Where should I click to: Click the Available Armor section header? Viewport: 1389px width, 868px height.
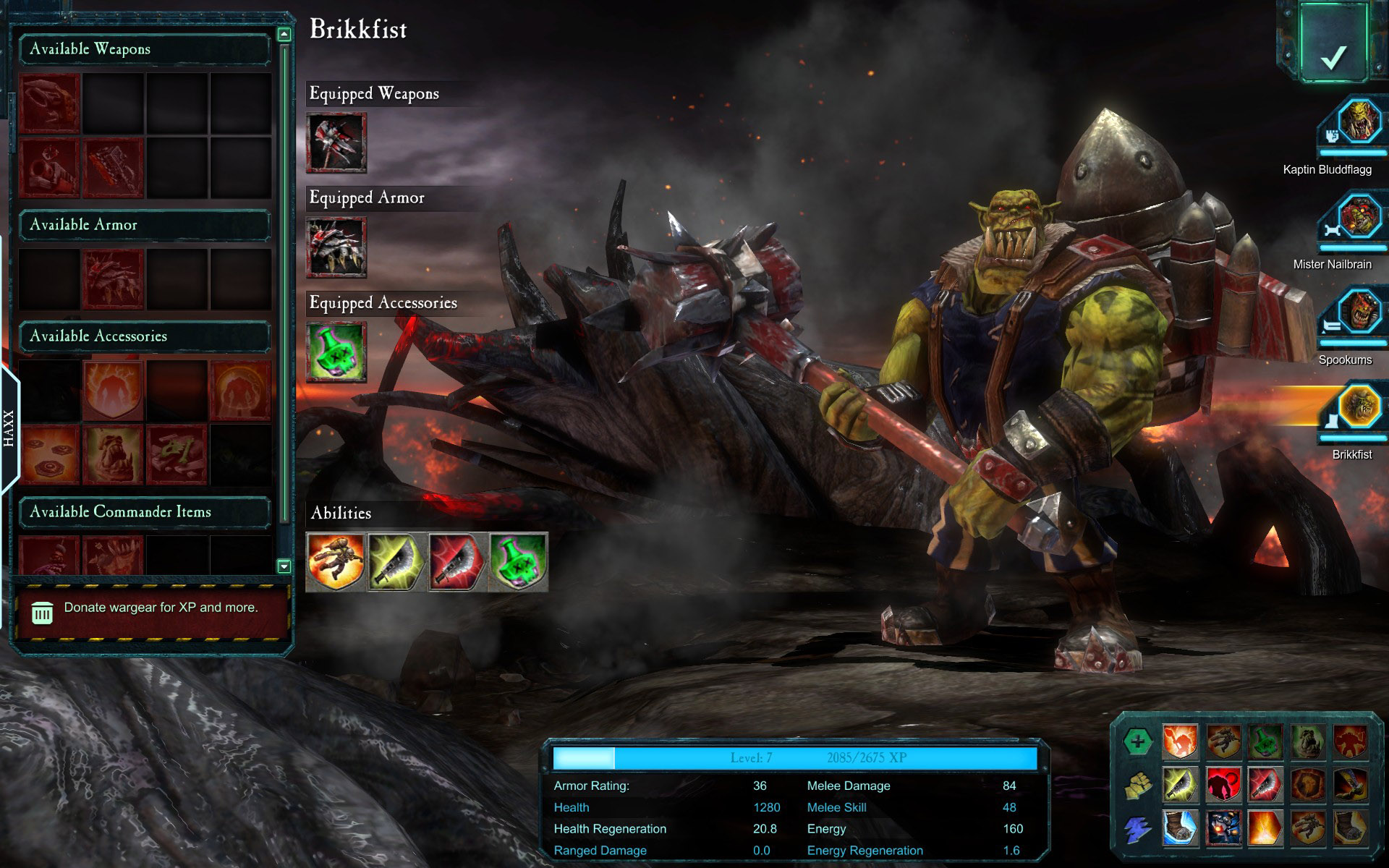point(145,225)
